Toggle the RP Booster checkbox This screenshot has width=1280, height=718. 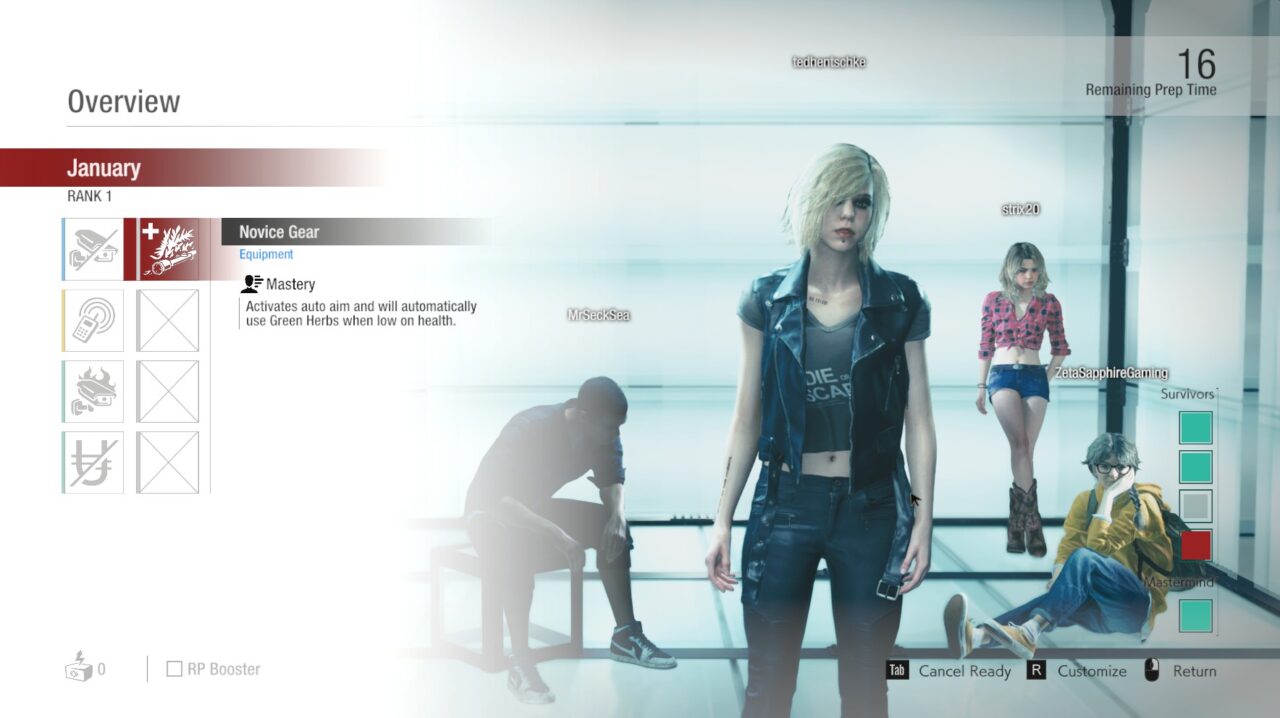(x=174, y=669)
